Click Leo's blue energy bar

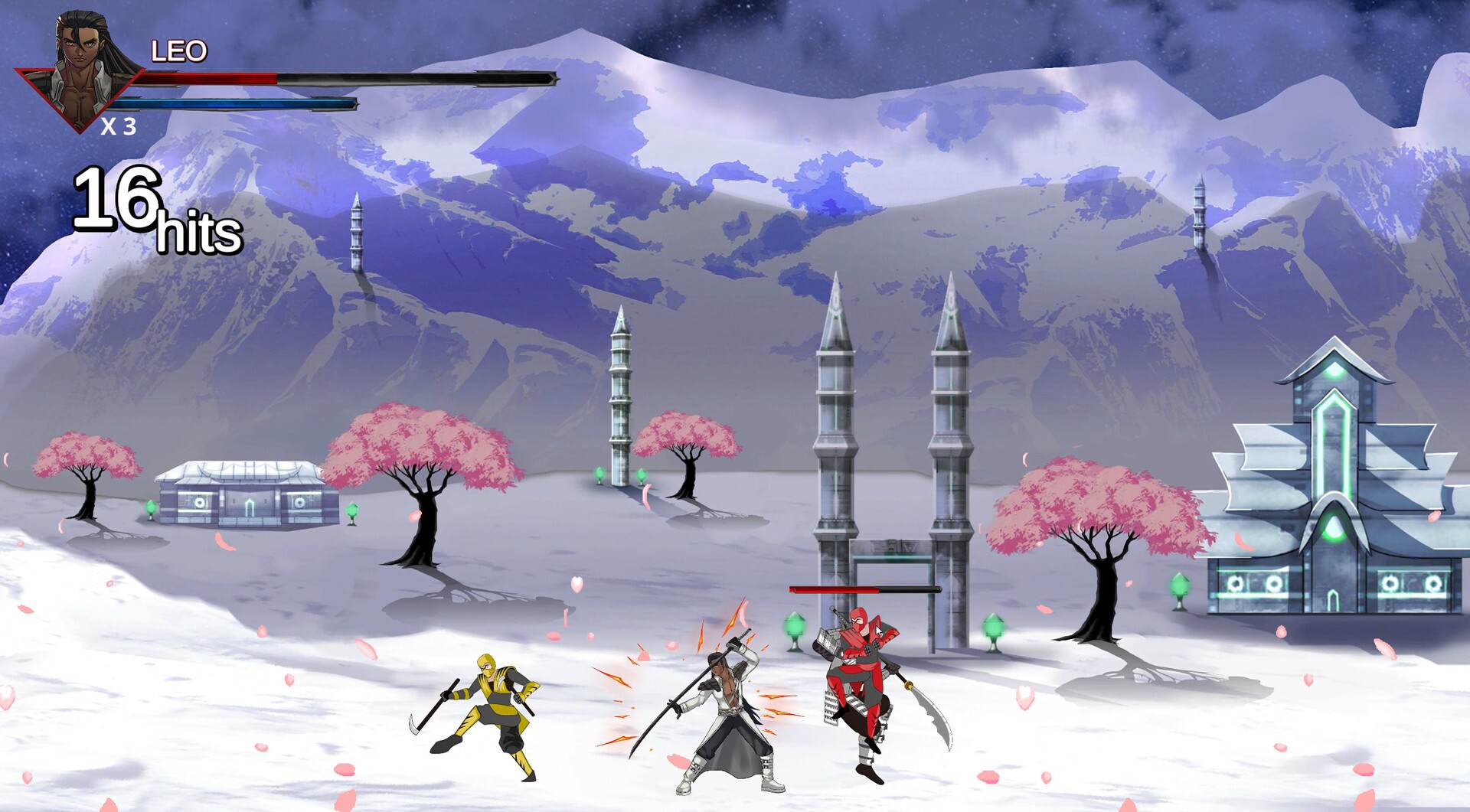tap(237, 102)
